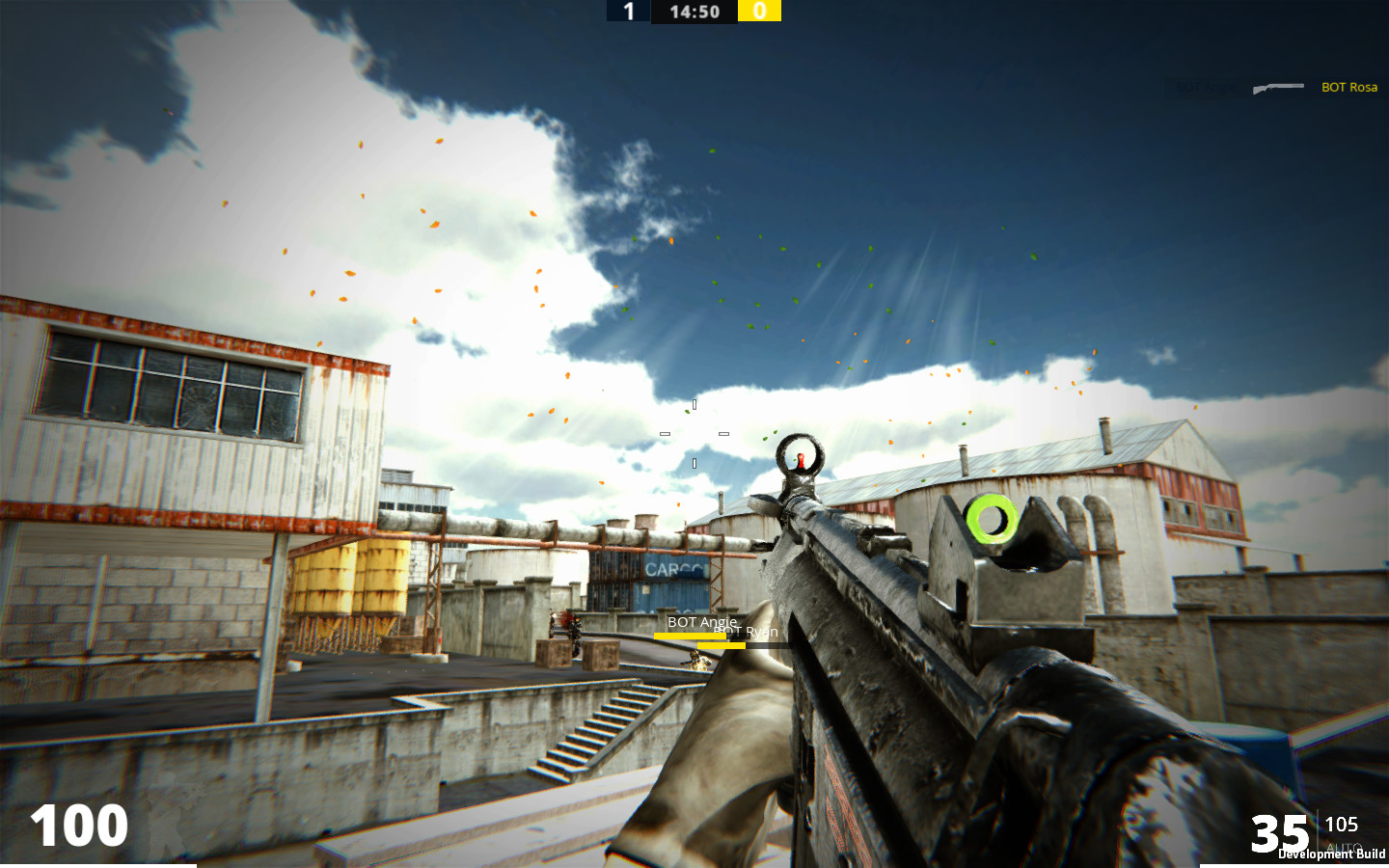Click the reserve ammo count 105
The width and height of the screenshot is (1389, 868).
click(1343, 826)
